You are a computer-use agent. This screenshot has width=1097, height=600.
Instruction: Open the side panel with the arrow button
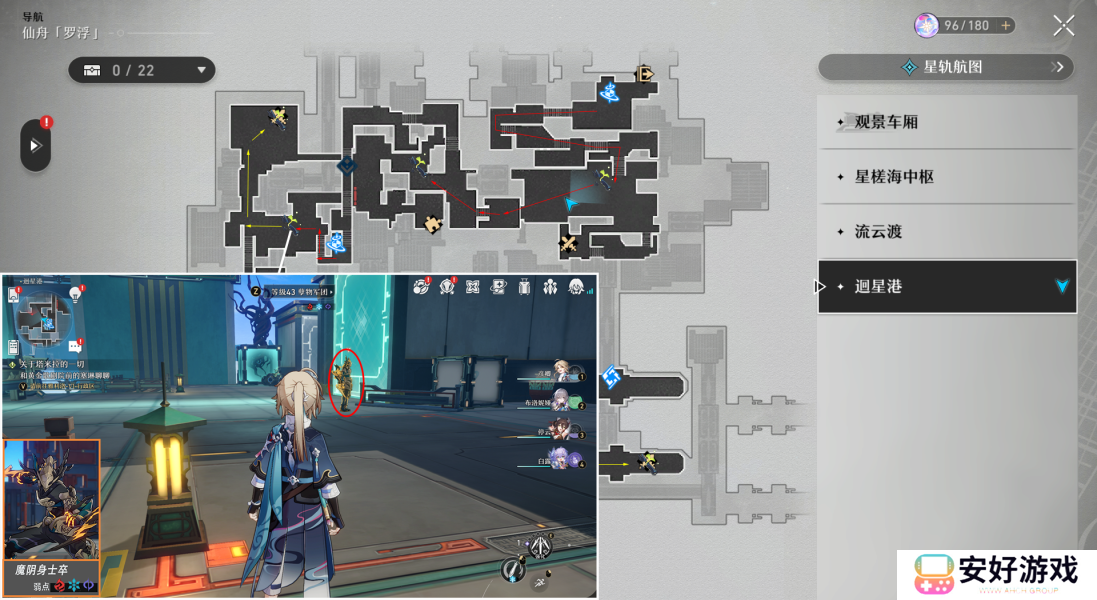(36, 146)
